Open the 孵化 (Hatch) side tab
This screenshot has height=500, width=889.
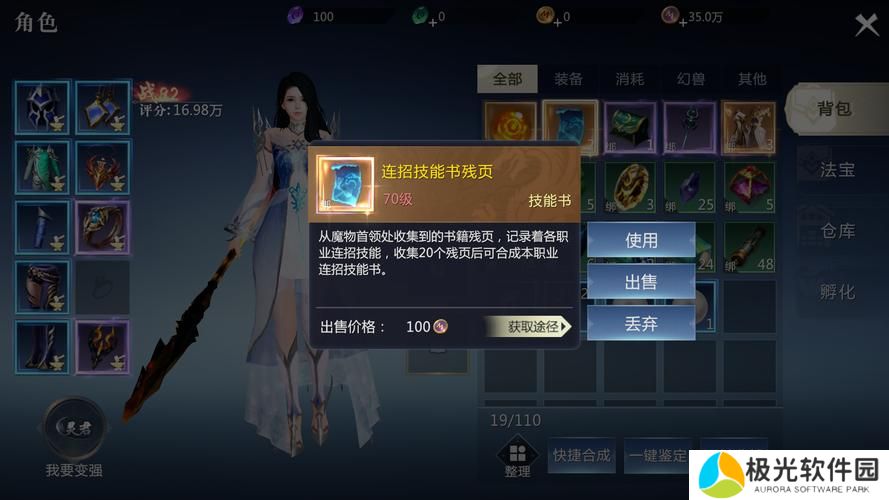[x=837, y=292]
